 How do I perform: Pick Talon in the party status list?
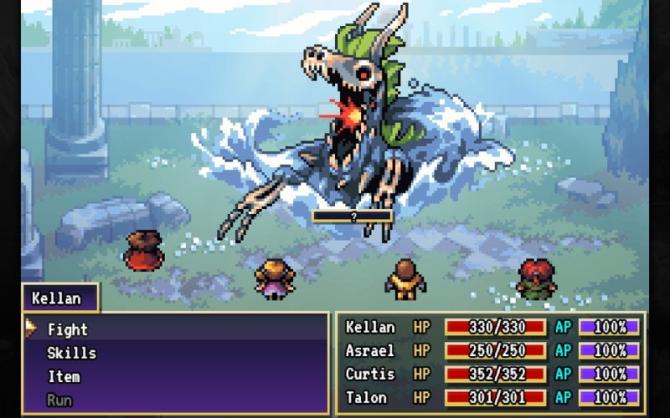[490, 397]
